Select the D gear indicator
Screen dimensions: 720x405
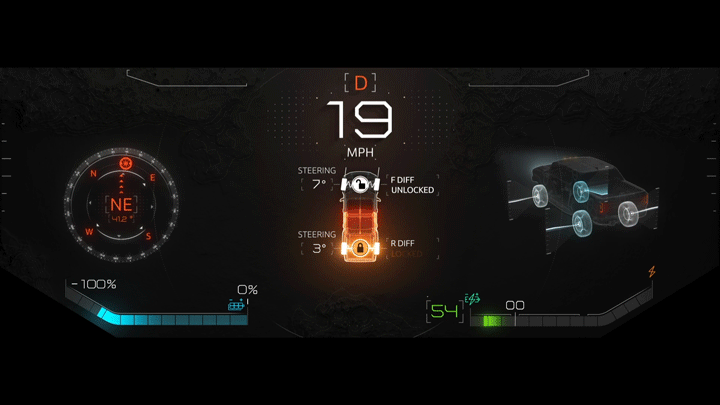360,83
